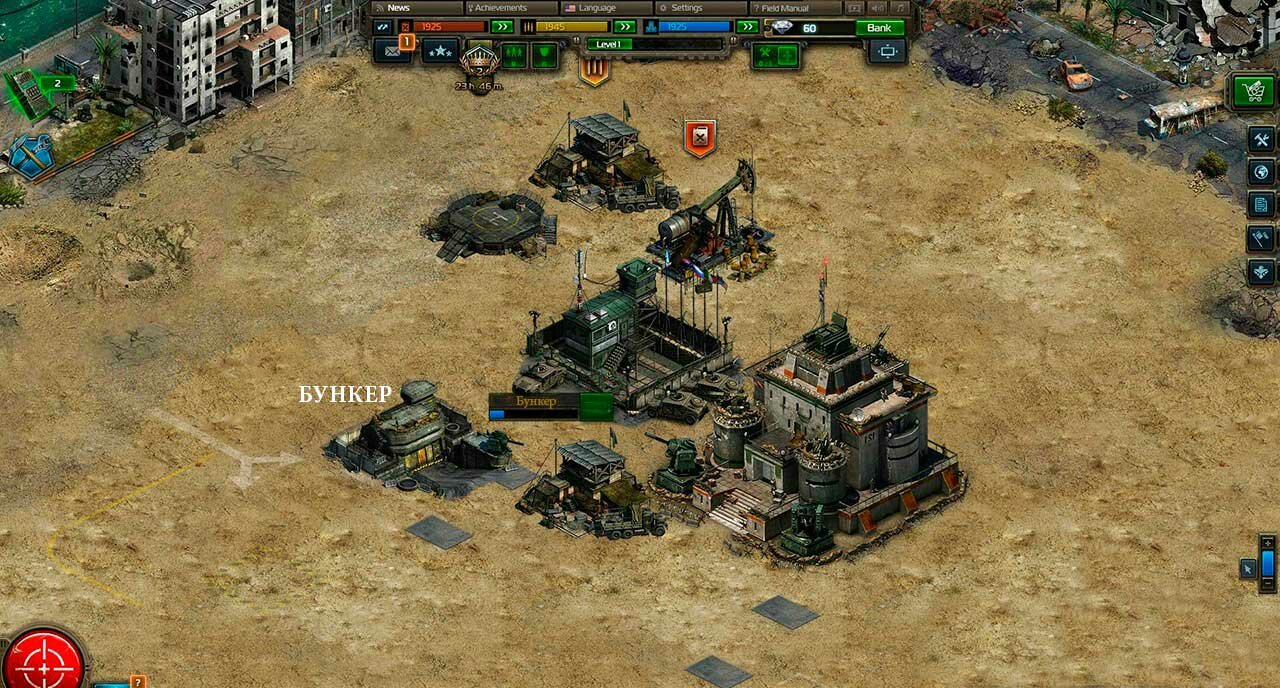This screenshot has height=688, width=1280.
Task: Open the Field Manual
Action: point(796,8)
